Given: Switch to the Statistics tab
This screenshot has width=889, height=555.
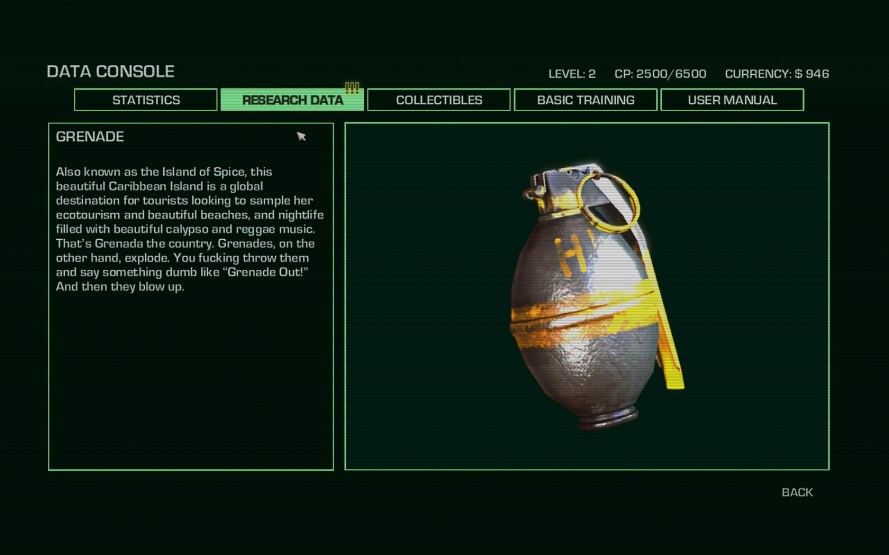Looking at the screenshot, I should (146, 100).
